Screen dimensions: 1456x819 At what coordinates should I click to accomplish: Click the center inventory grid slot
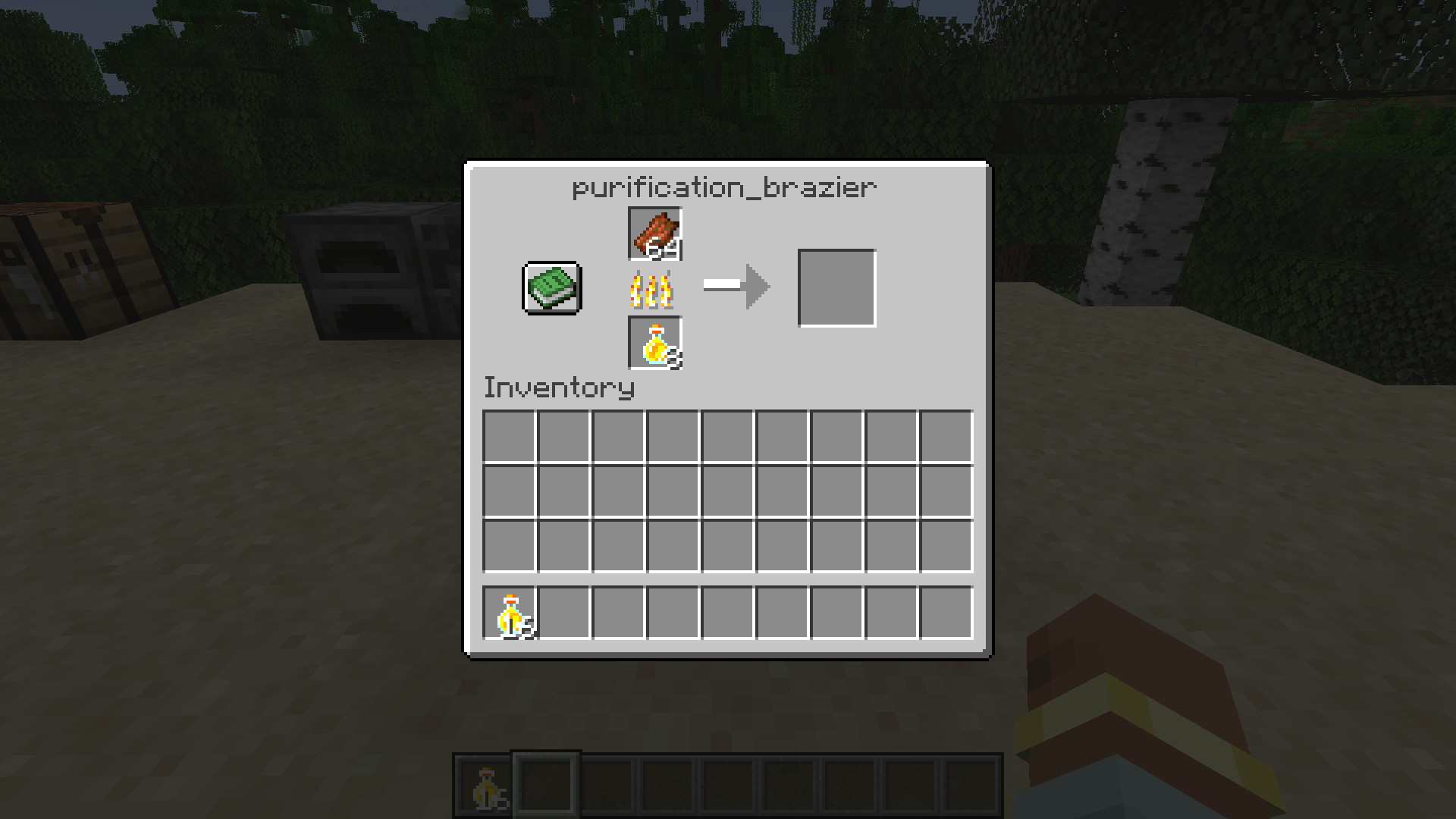(x=728, y=493)
